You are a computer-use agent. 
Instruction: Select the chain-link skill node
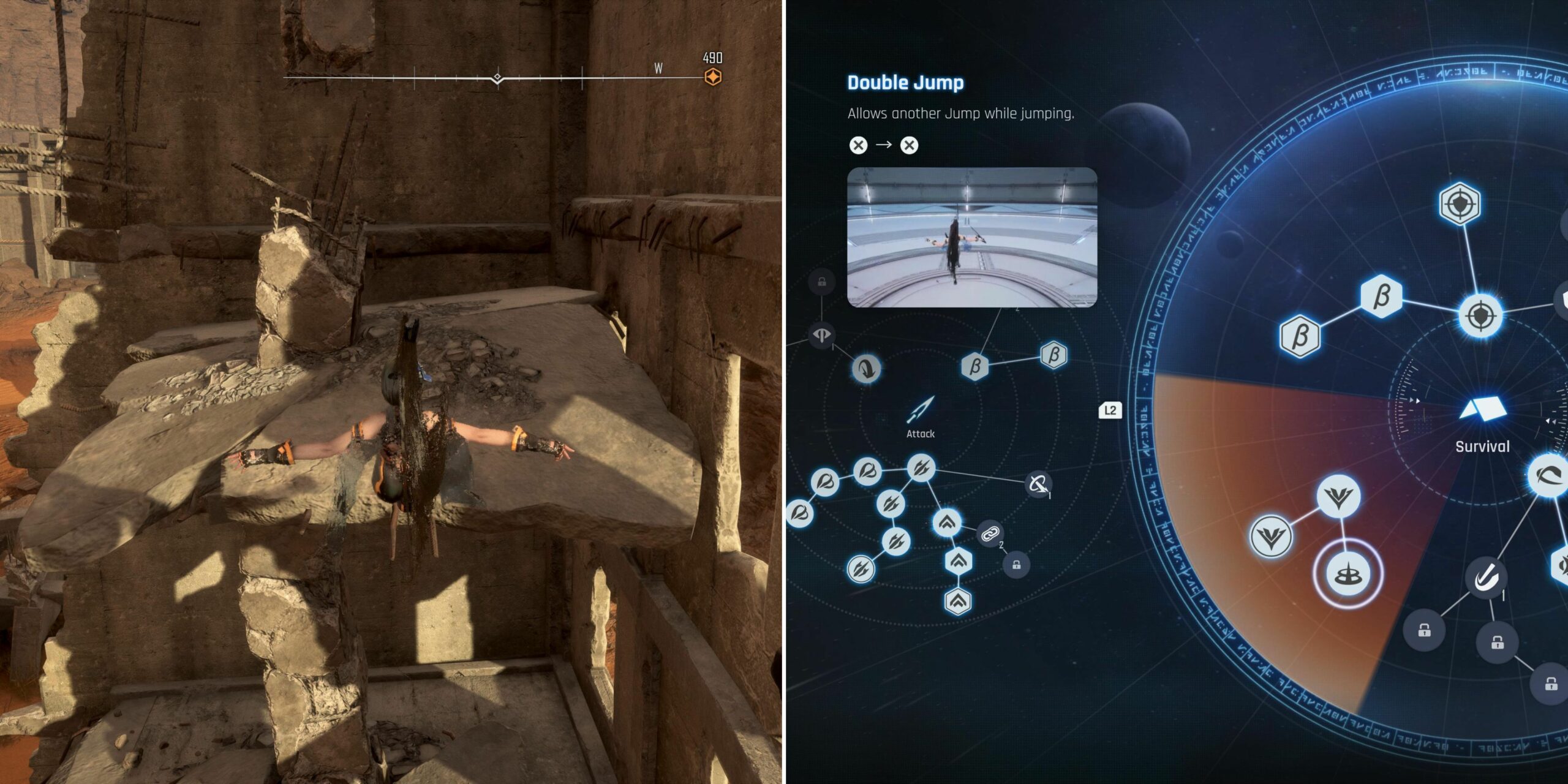(x=990, y=534)
